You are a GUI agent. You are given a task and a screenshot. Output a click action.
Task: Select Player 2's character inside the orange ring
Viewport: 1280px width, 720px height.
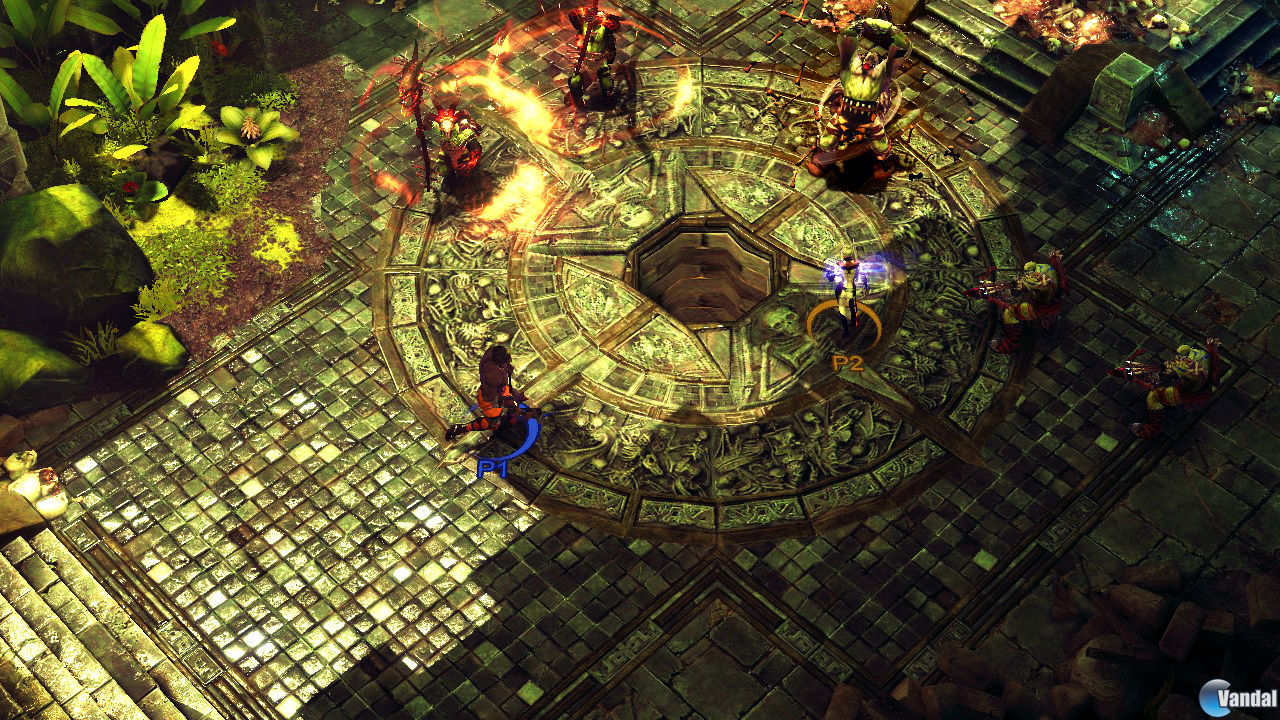[845, 295]
